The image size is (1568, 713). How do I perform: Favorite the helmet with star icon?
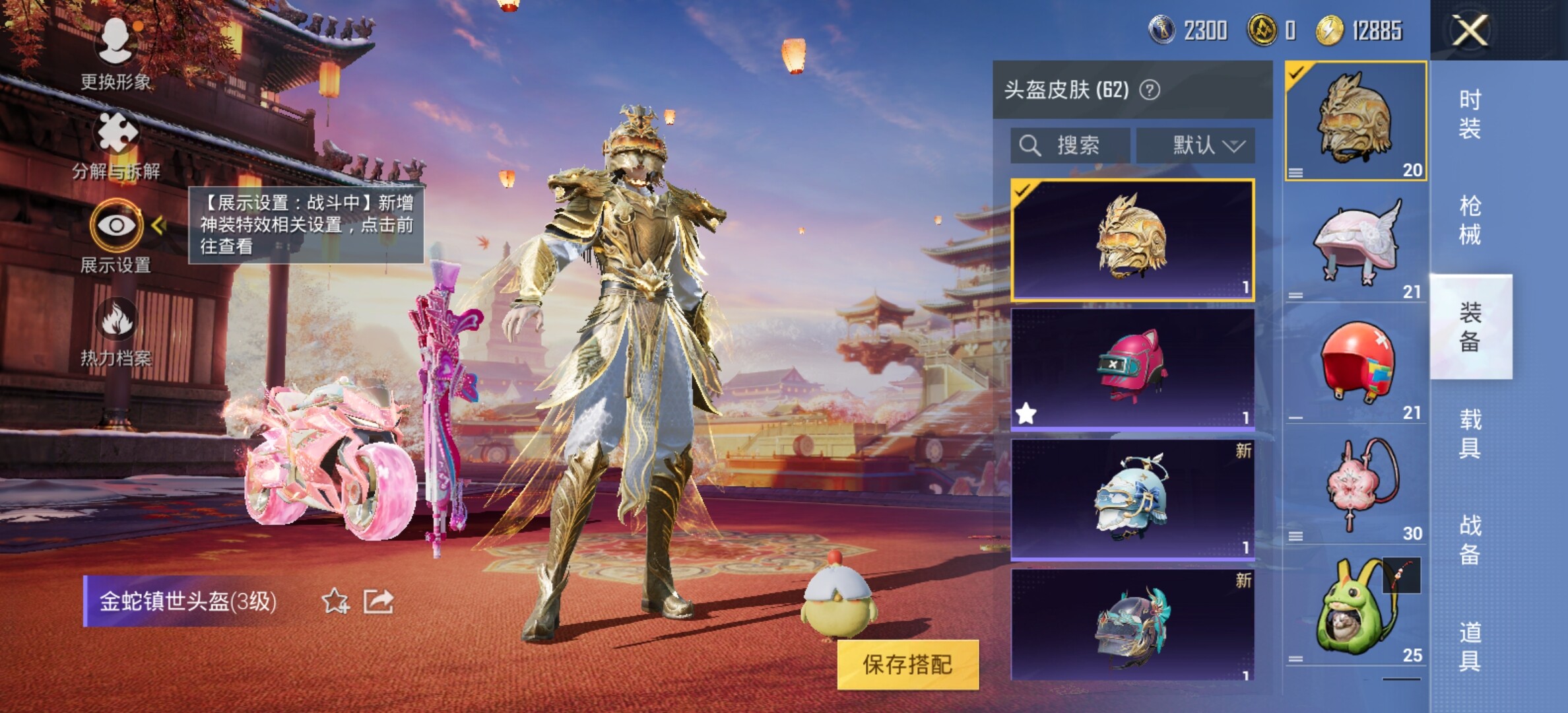click(335, 601)
